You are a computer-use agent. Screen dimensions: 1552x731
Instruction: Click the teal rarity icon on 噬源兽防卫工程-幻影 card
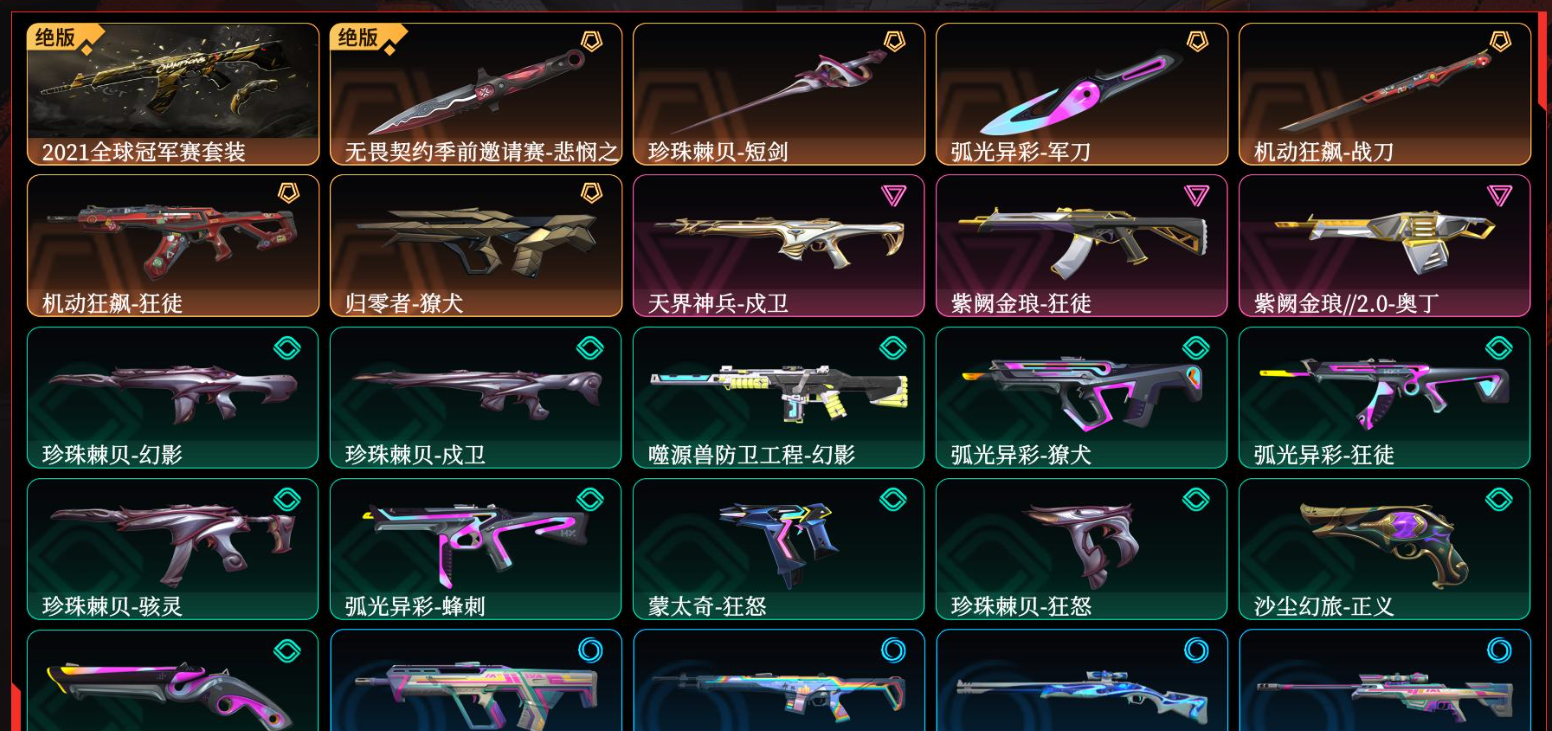point(893,347)
